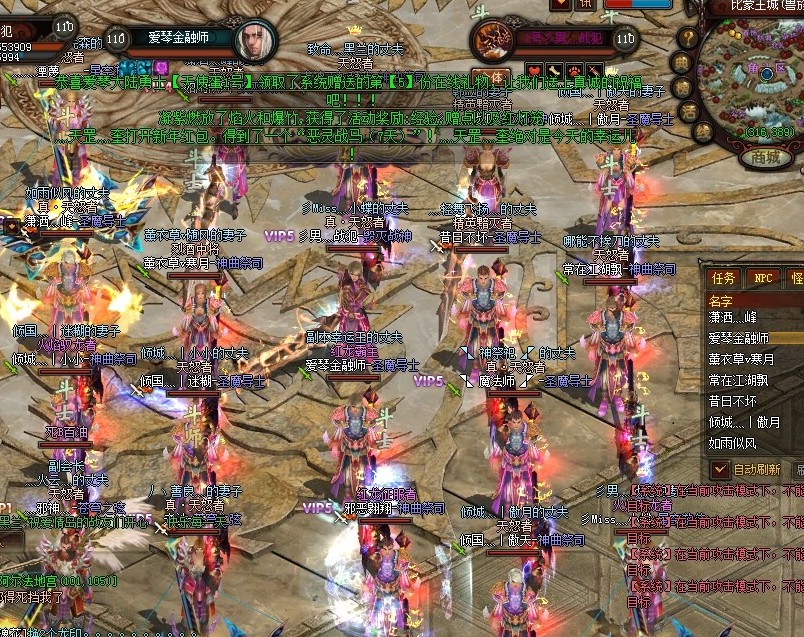
Task: Switch to the 任务 quest tab
Action: click(x=722, y=277)
